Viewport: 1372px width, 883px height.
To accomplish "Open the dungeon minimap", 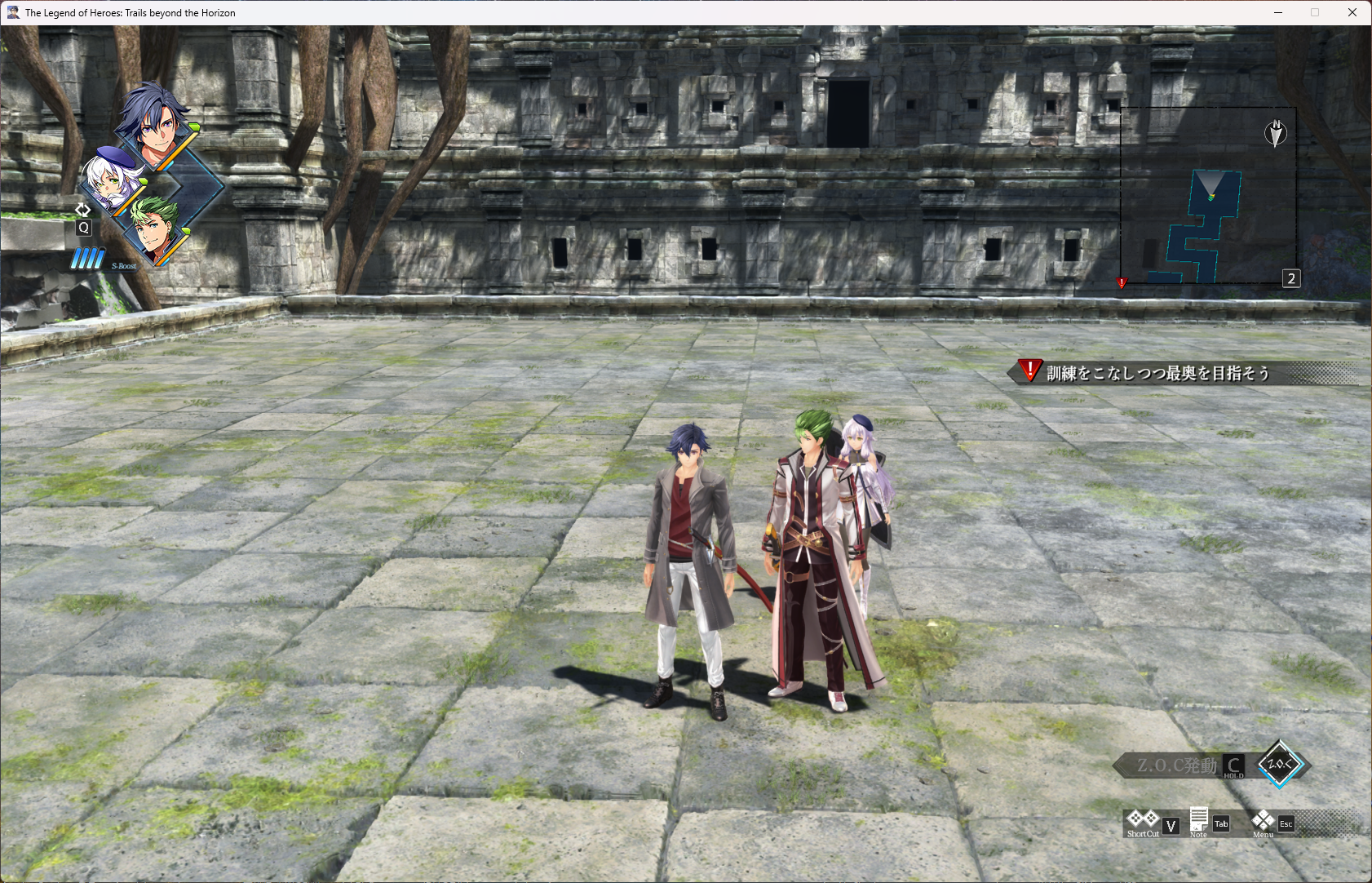I will [1207, 196].
